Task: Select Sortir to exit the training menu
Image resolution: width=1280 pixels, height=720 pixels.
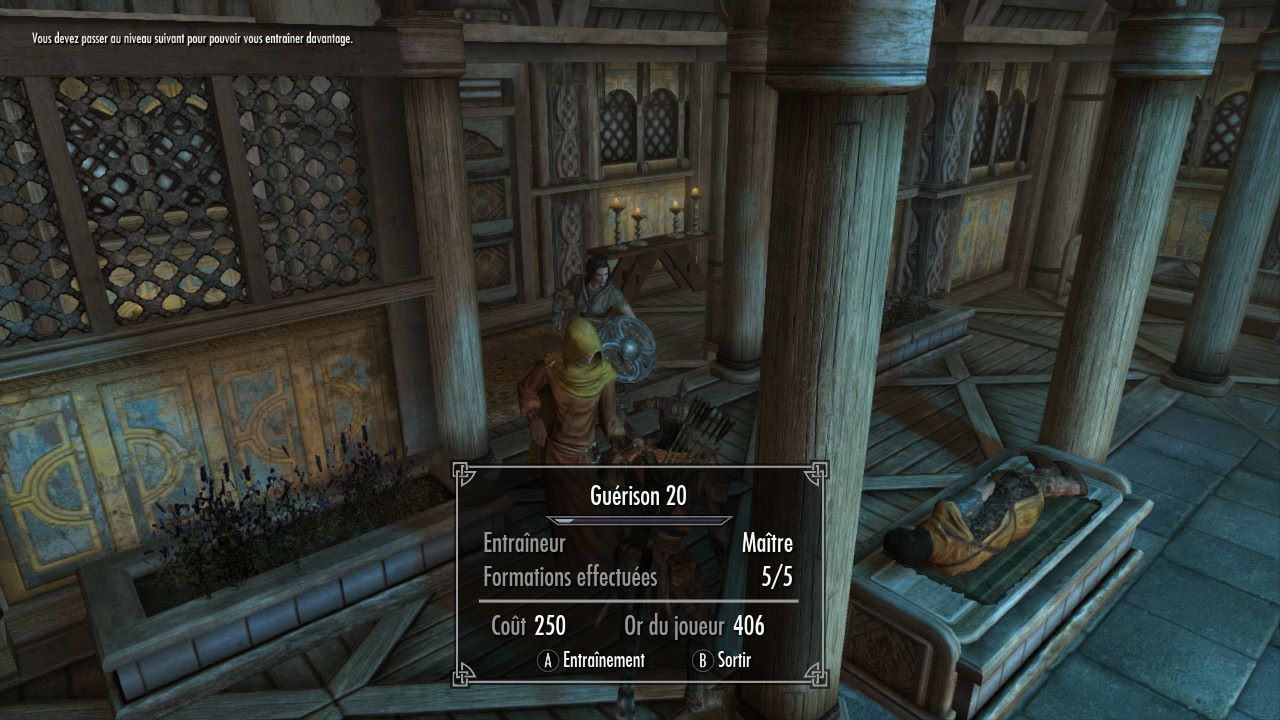Action: click(x=722, y=660)
